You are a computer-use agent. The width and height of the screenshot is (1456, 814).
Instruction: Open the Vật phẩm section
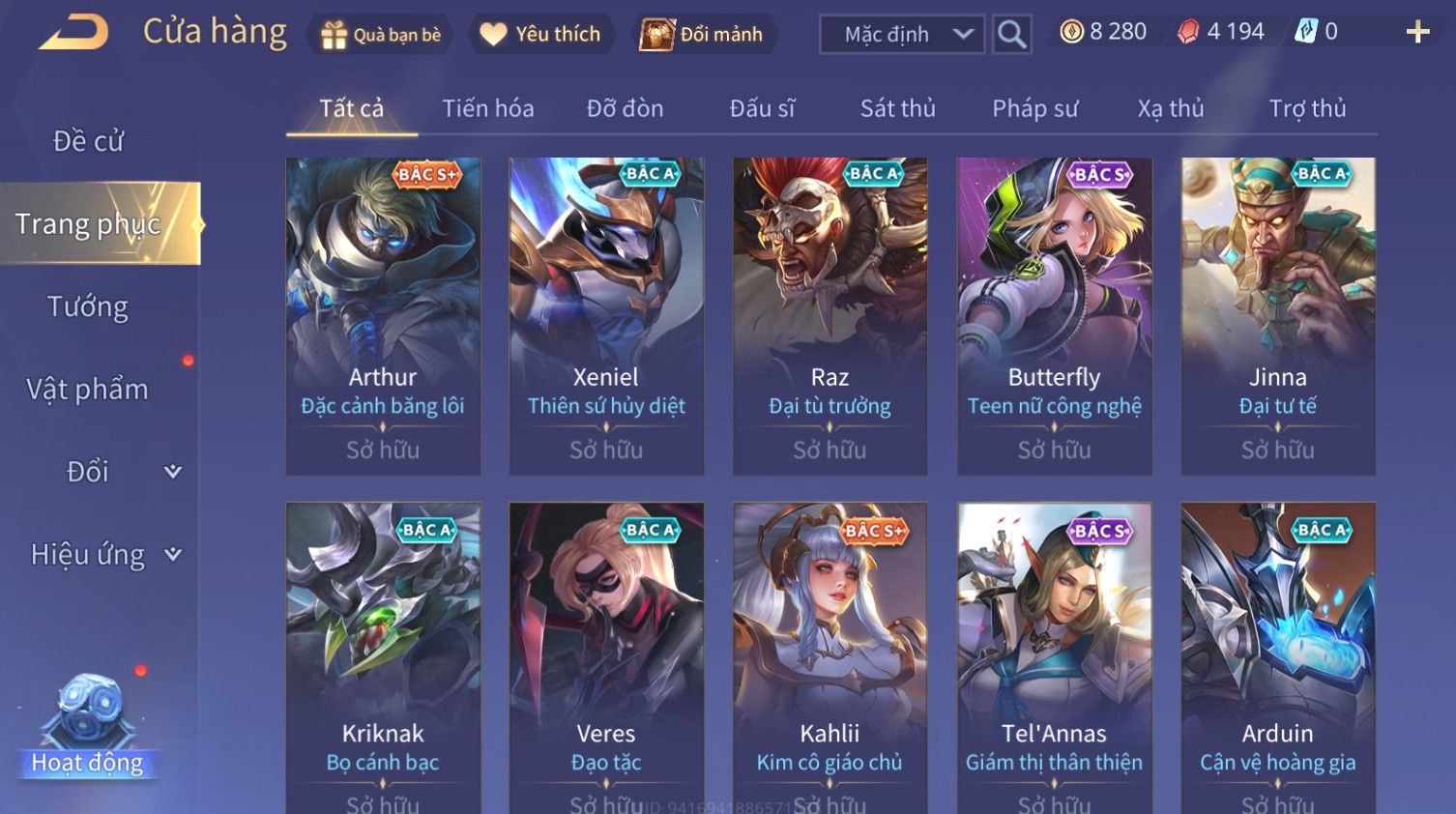click(88, 390)
